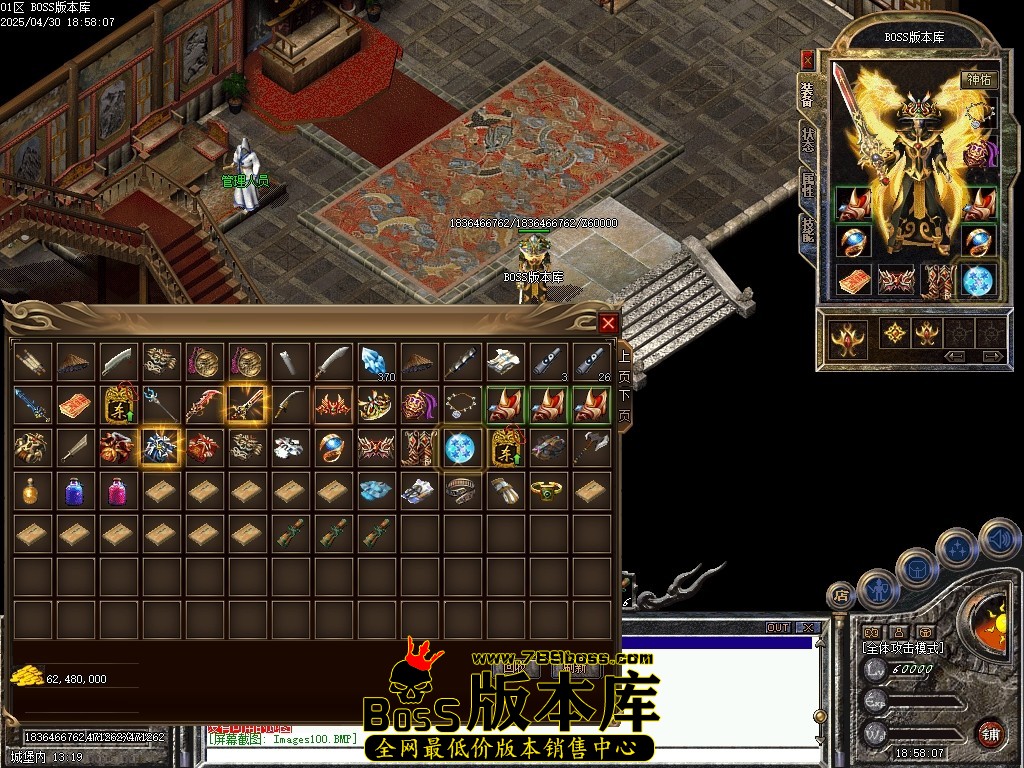Viewport: 1024px width, 768px height.
Task: Toggle sound with the speaker button
Action: tap(998, 540)
